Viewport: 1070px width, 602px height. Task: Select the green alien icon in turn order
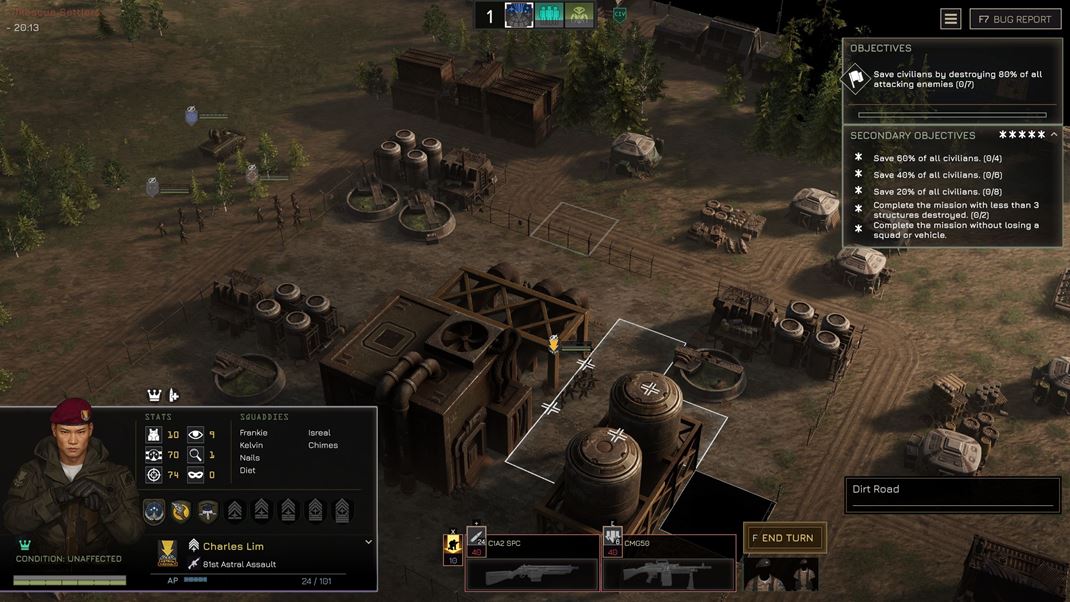coord(579,15)
